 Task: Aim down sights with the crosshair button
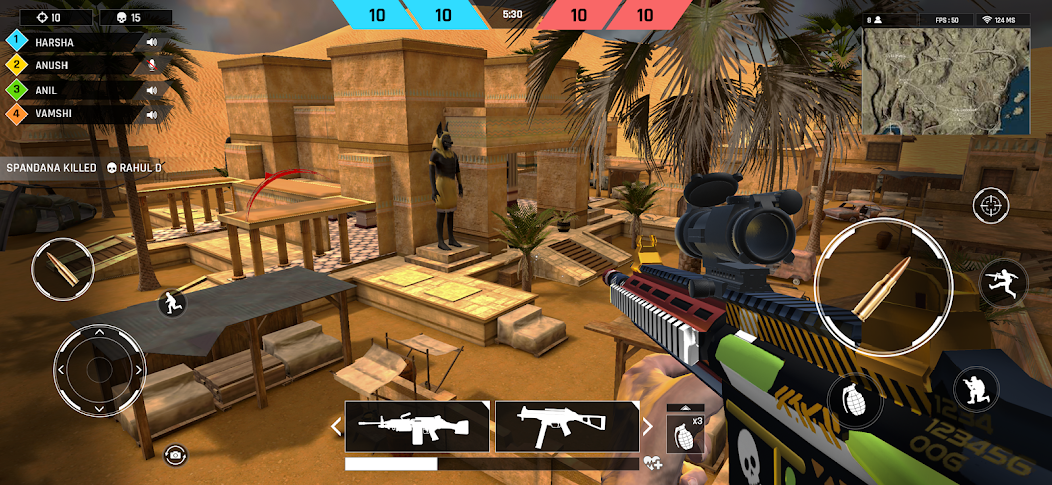[990, 206]
